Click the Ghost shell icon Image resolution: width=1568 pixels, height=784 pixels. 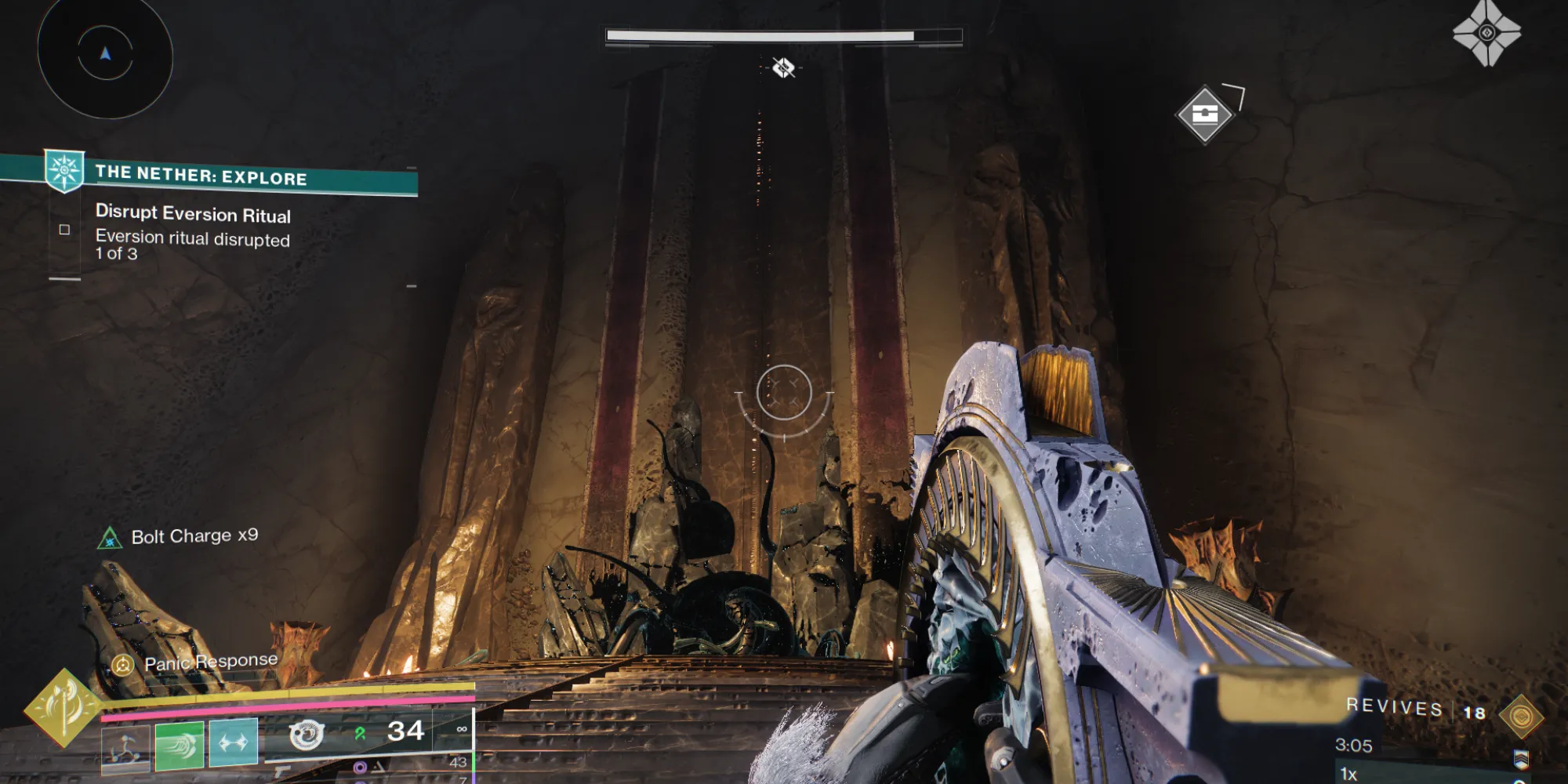click(x=1486, y=33)
